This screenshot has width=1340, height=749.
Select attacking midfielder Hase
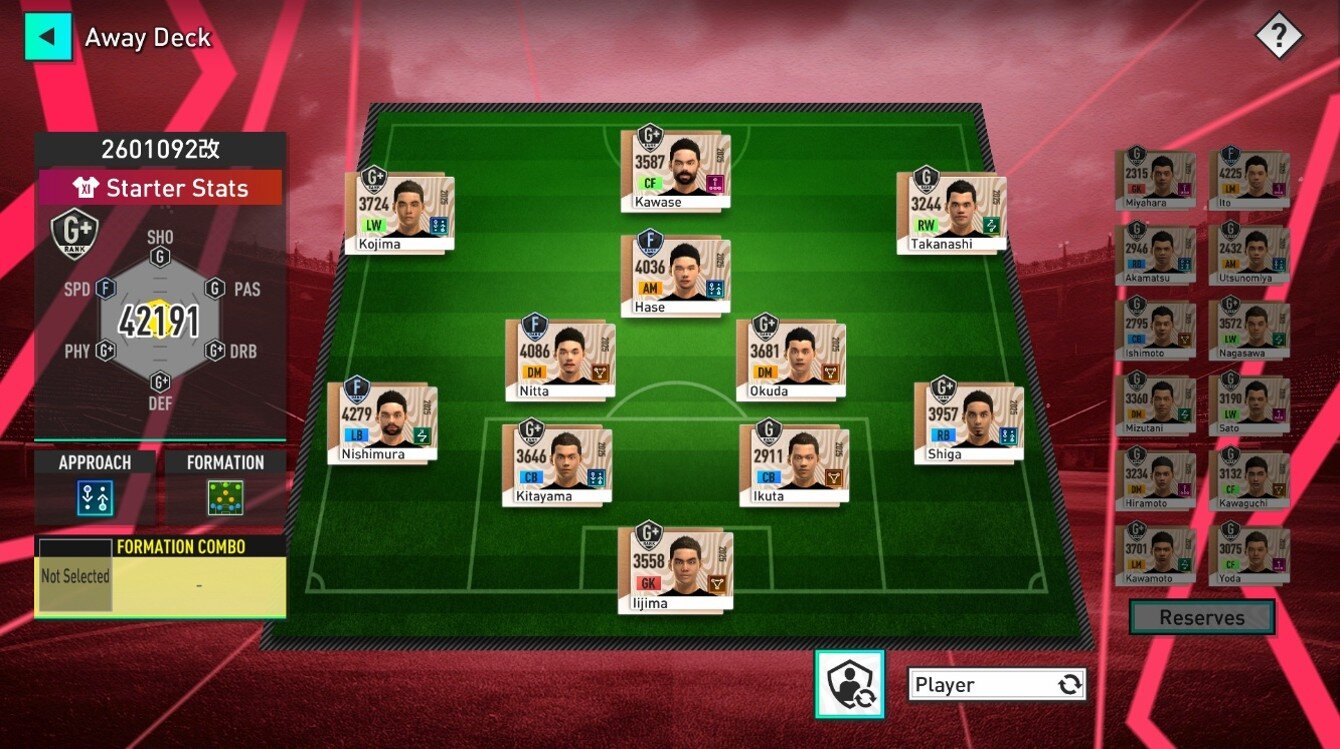pyautogui.click(x=675, y=276)
